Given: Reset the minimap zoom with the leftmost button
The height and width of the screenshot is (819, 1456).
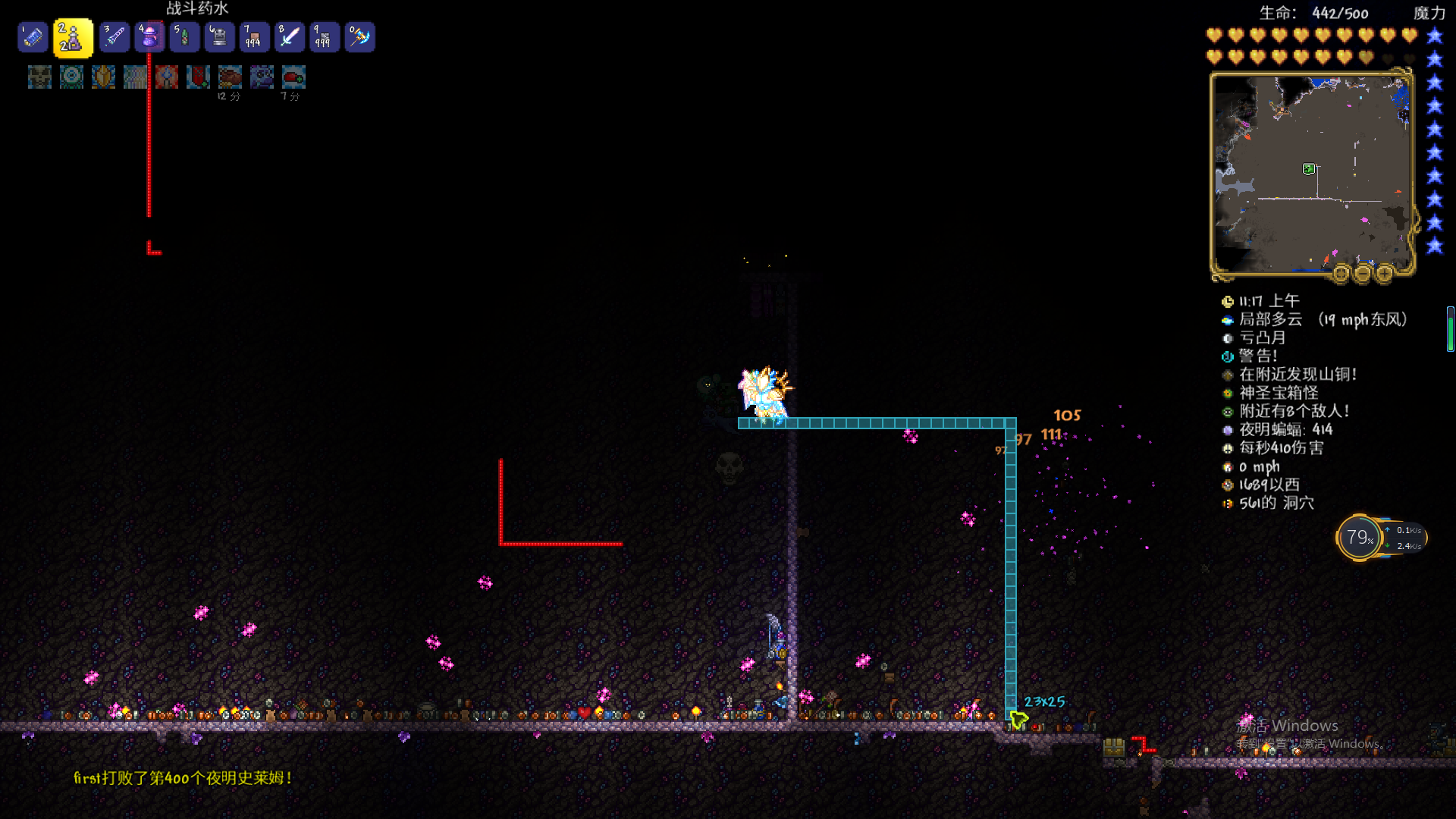Looking at the screenshot, I should [x=1341, y=273].
